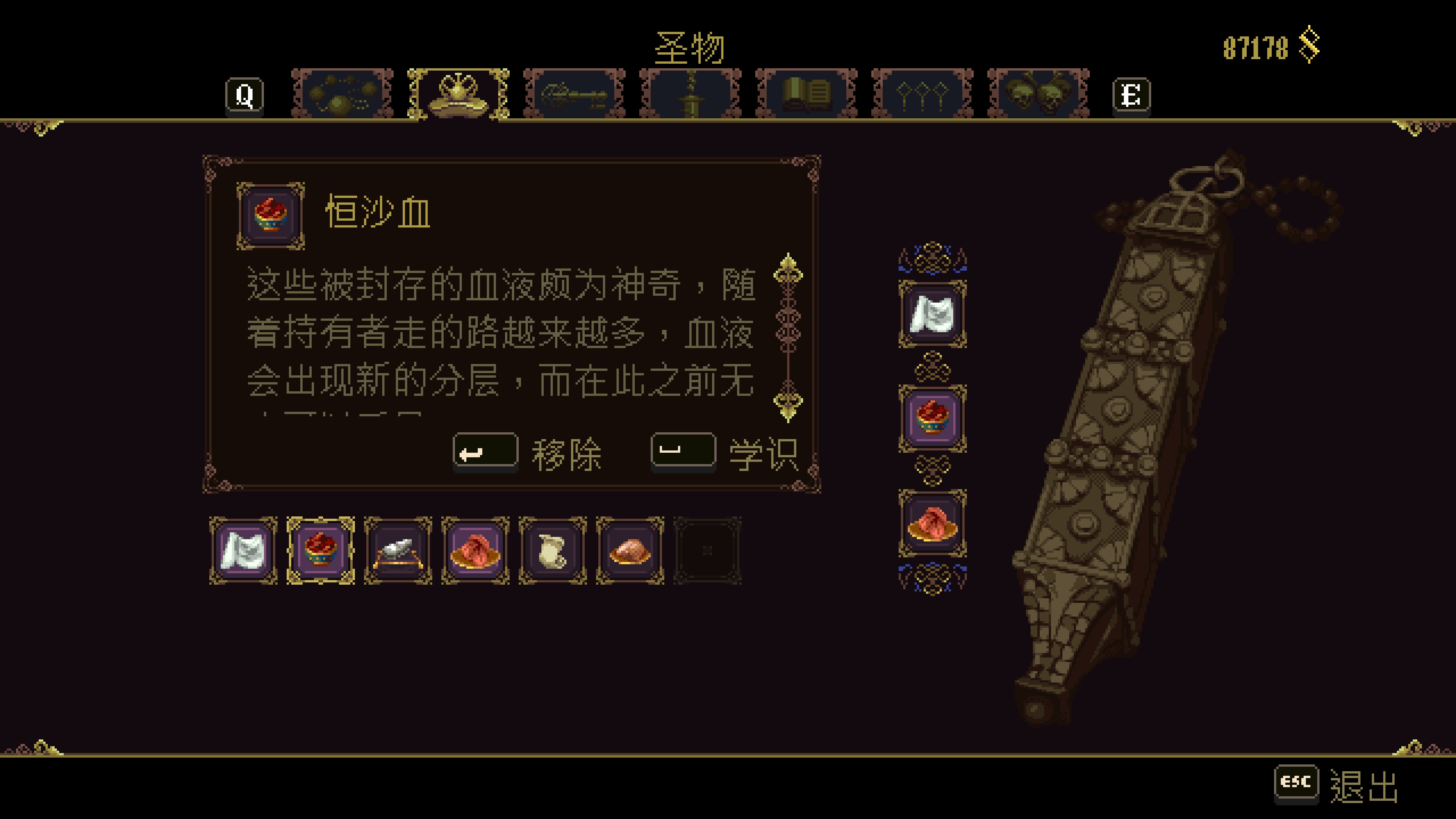Select the relics tab with golden crown

tap(458, 94)
